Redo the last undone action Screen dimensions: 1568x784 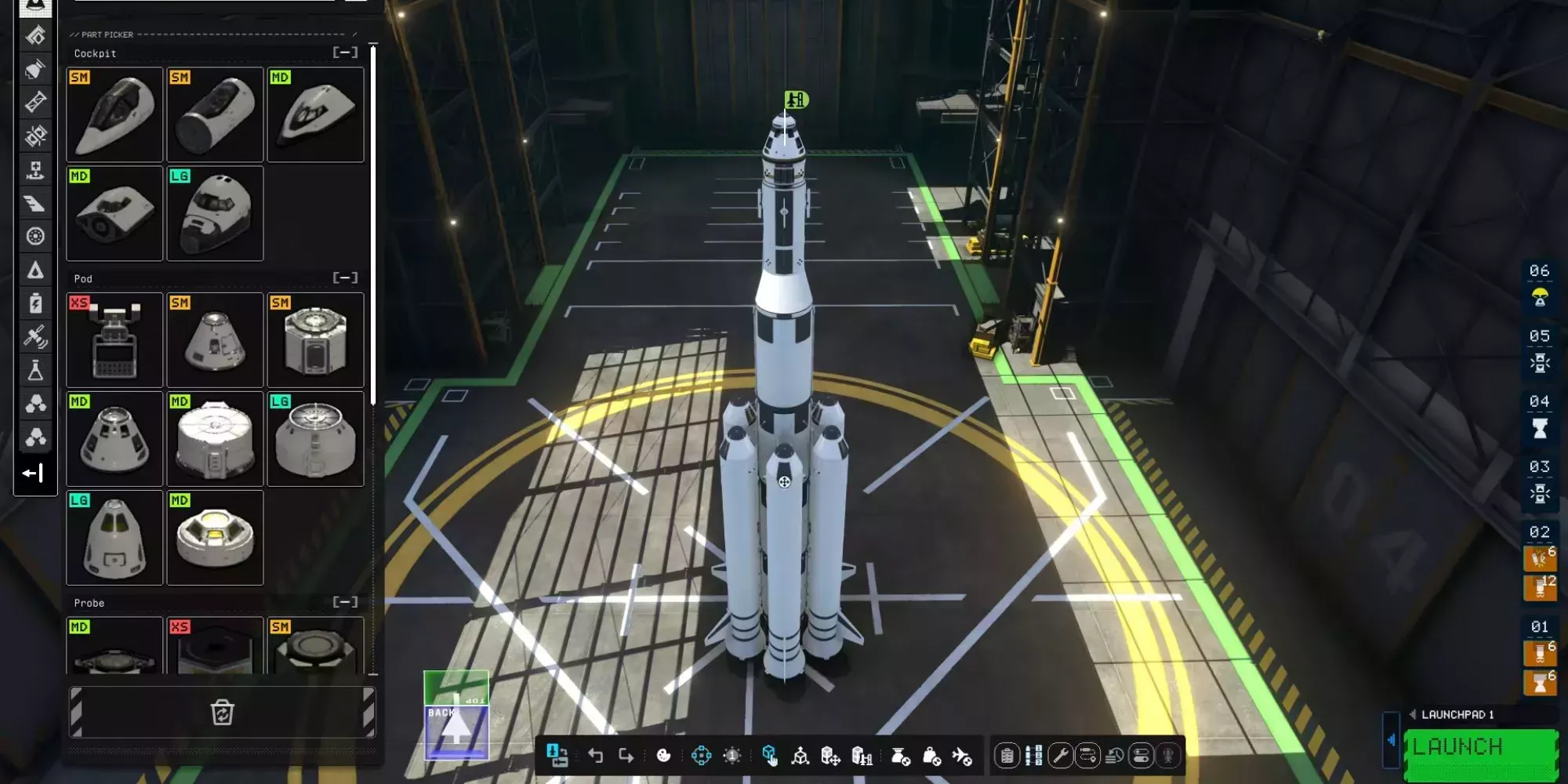(626, 755)
